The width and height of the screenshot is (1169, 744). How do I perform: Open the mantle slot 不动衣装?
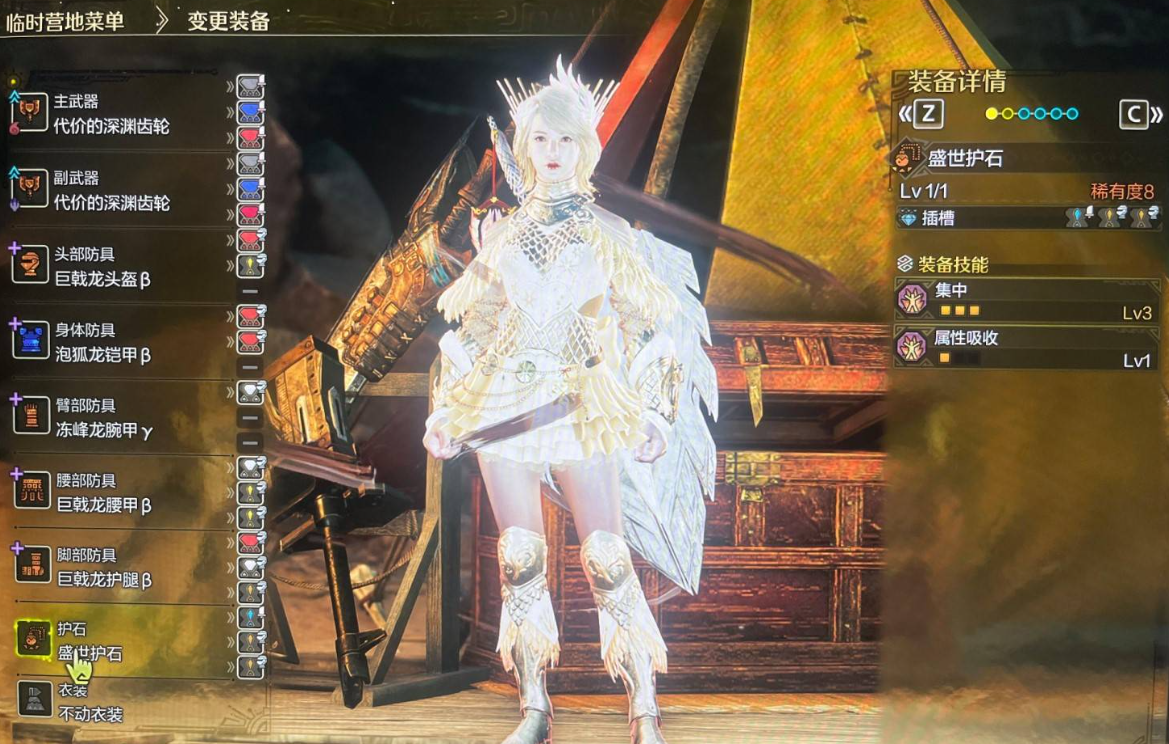coord(88,703)
